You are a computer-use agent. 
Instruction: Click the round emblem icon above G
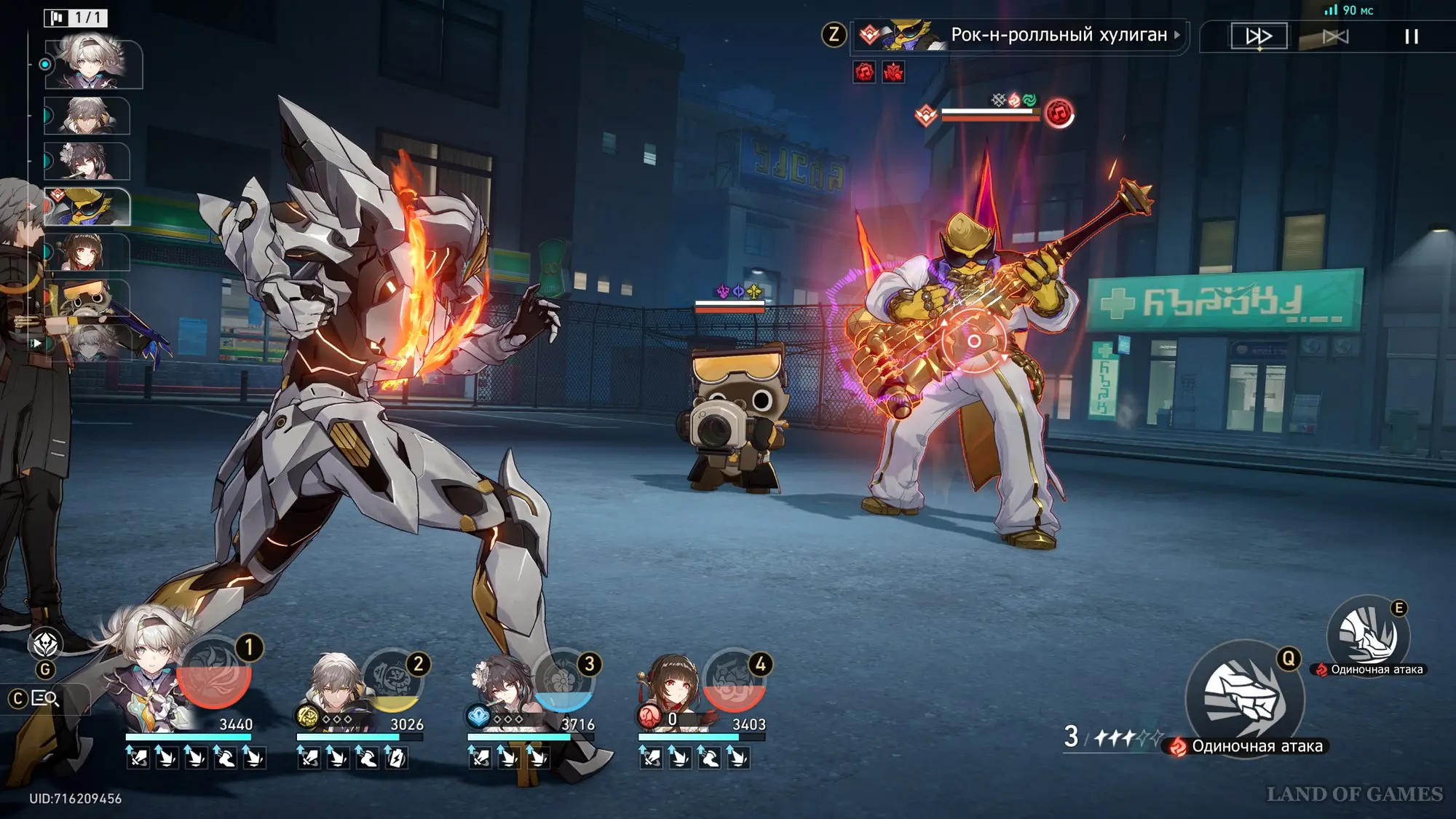[46, 644]
